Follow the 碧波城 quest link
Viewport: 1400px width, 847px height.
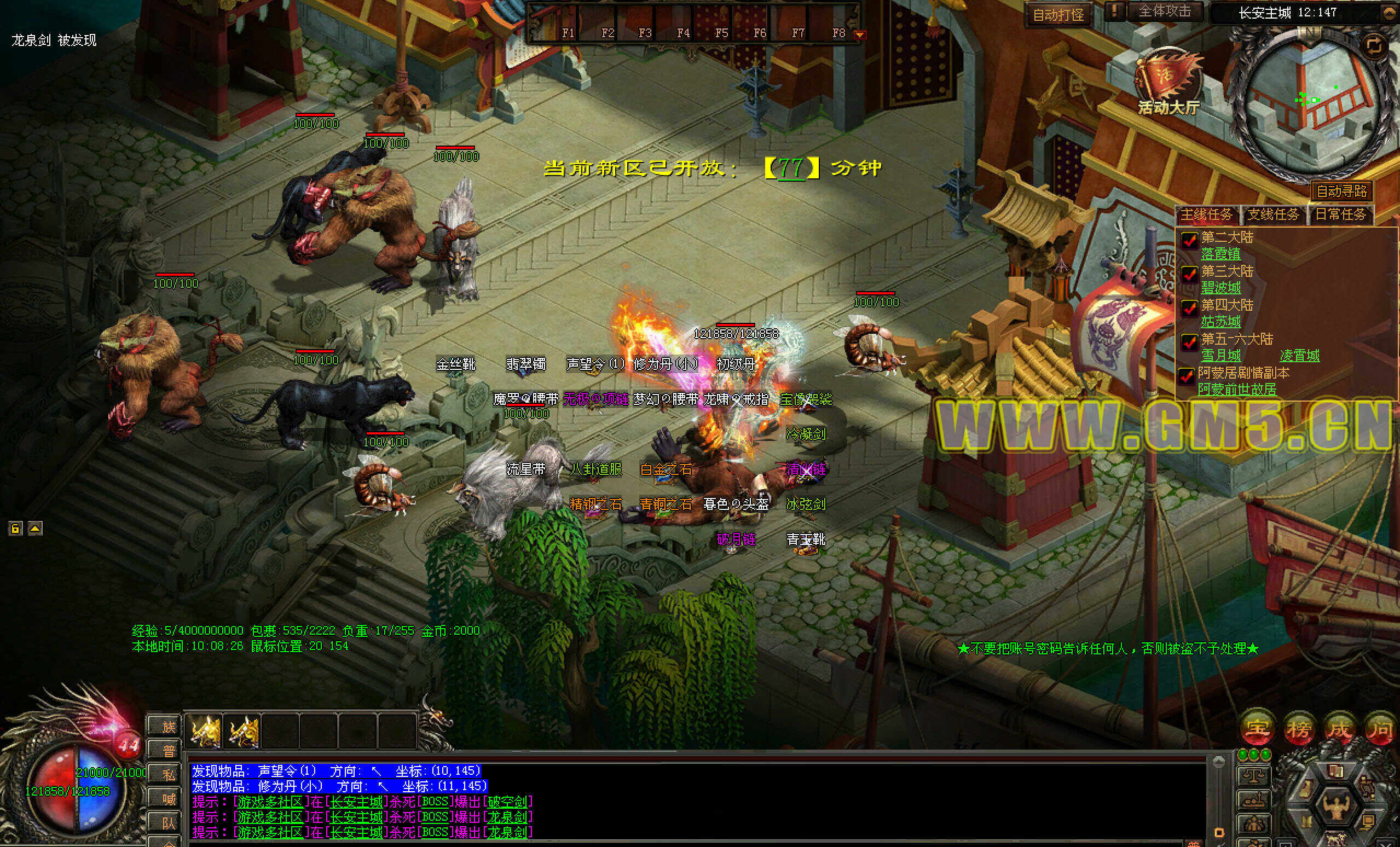pyautogui.click(x=1220, y=288)
